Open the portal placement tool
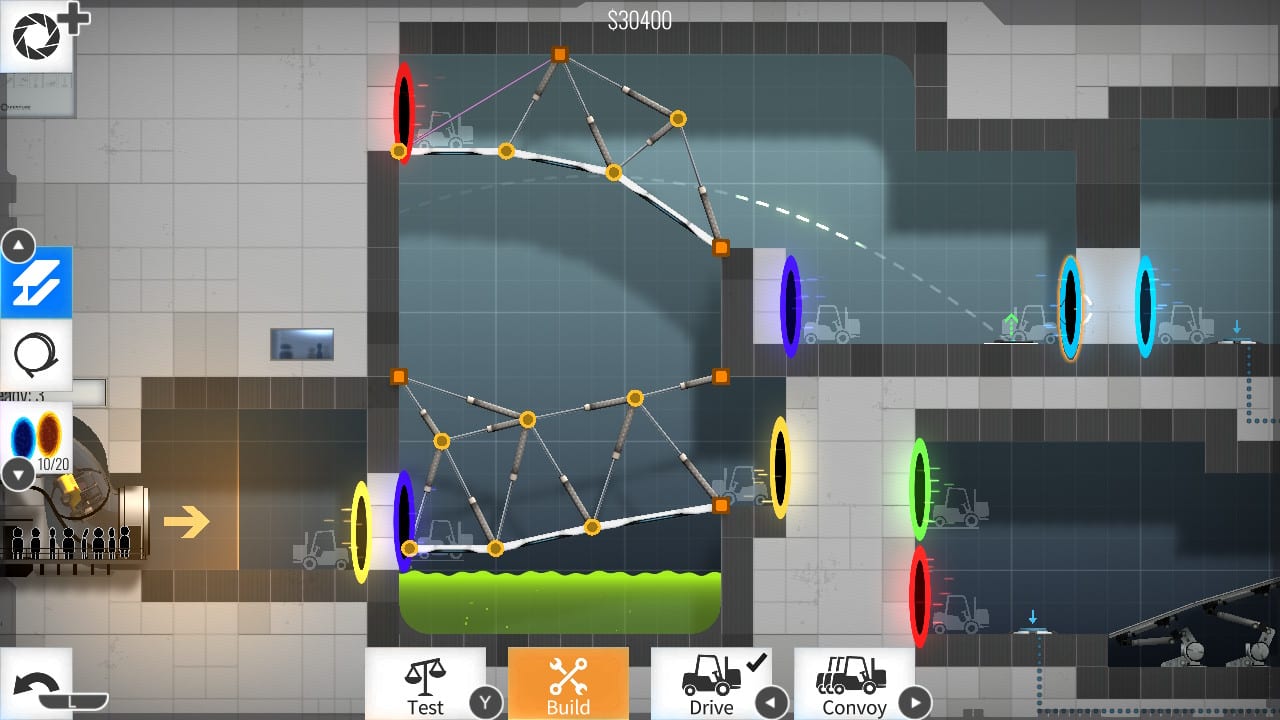 (37, 437)
